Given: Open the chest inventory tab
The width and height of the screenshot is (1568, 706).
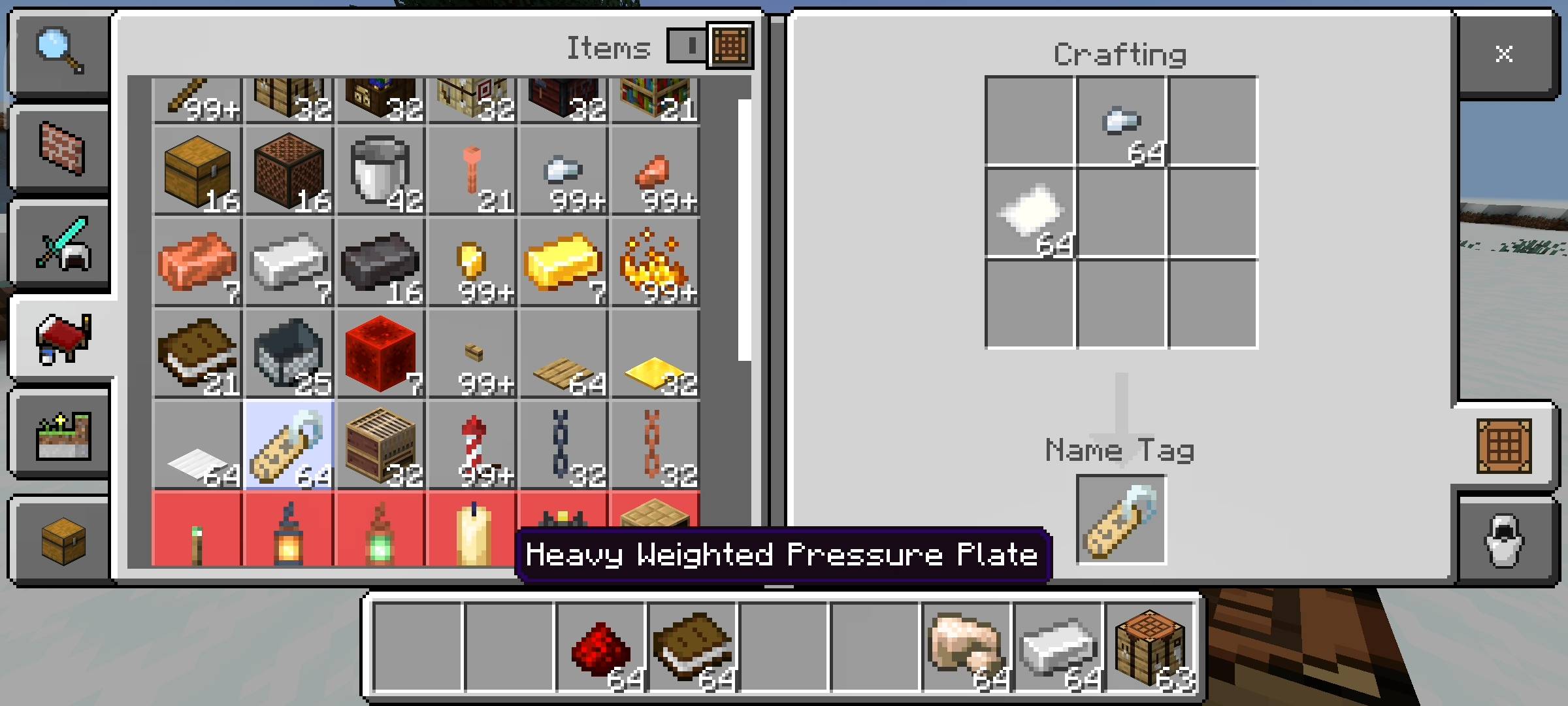Looking at the screenshot, I should pos(60,540).
